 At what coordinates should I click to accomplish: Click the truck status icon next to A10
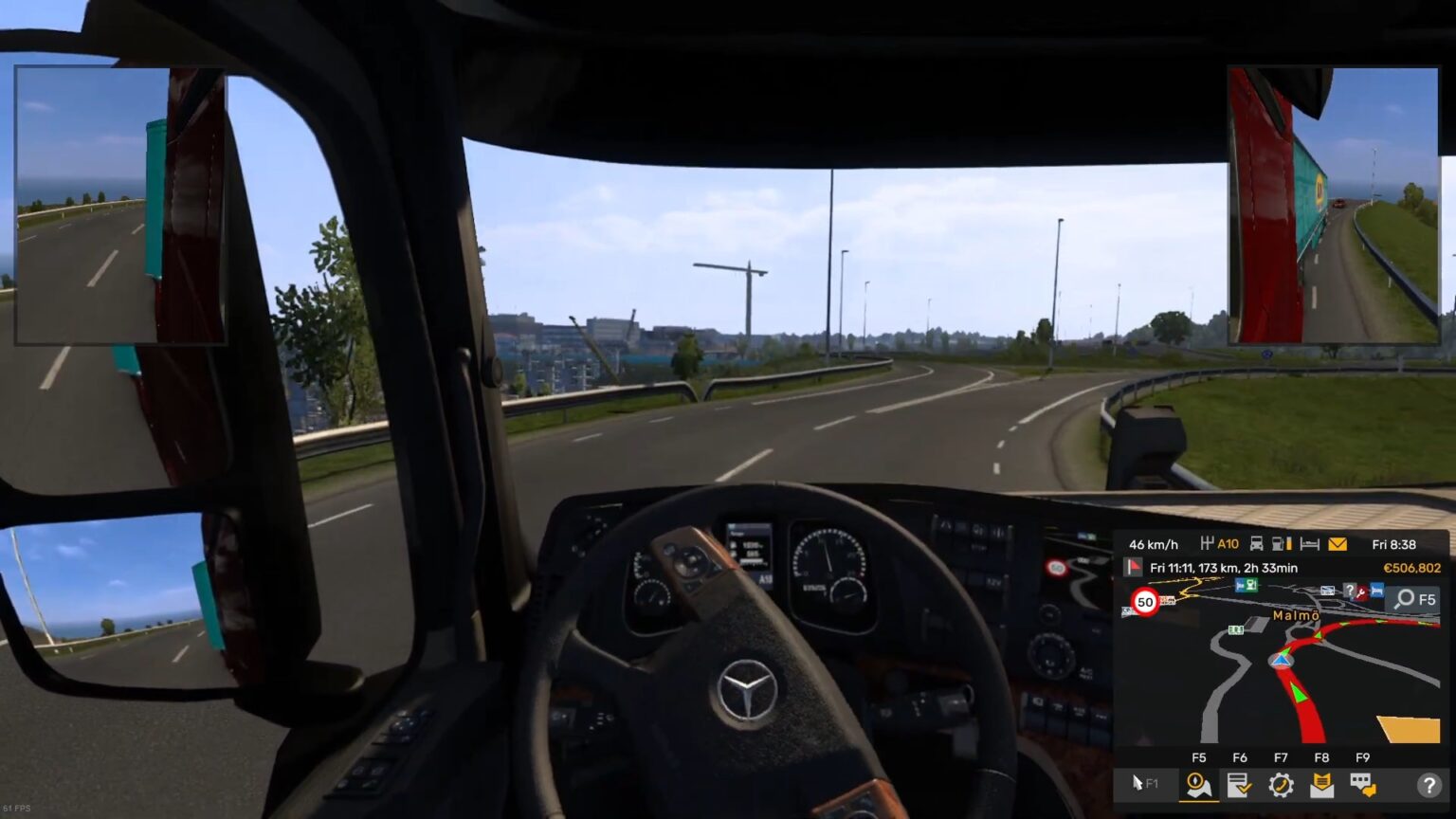(x=1256, y=544)
